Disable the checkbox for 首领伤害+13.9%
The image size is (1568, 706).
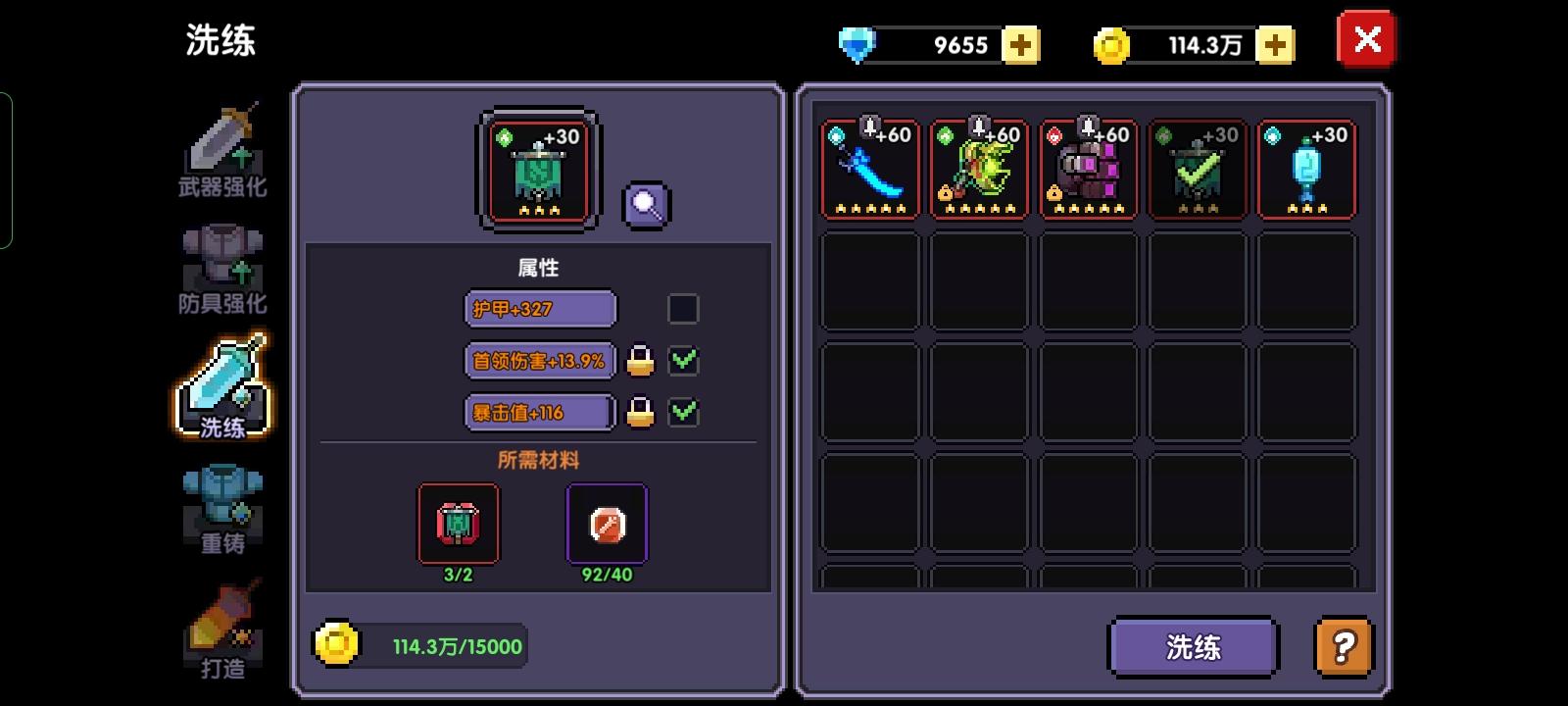pyautogui.click(x=685, y=361)
